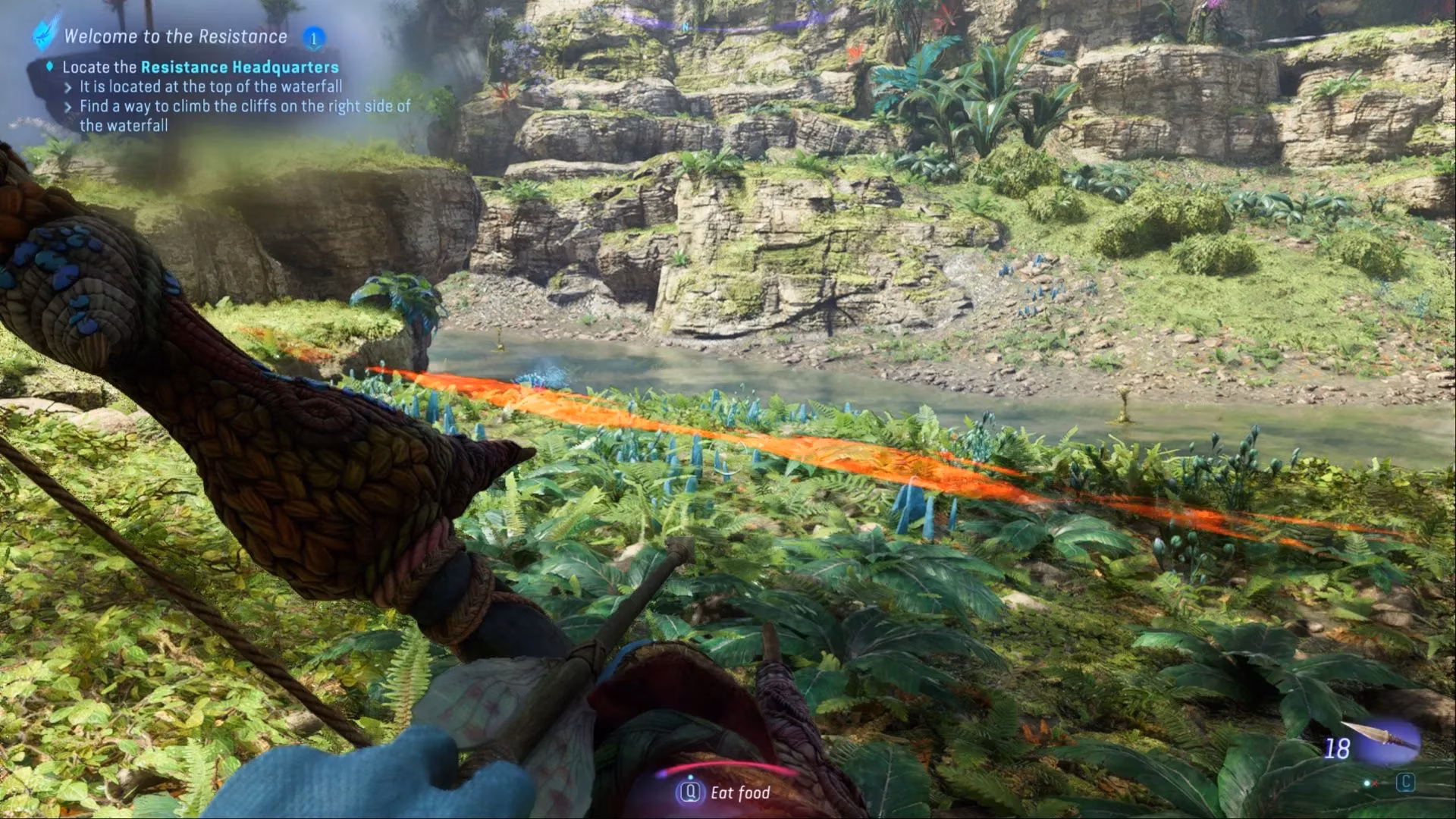Click the quest count badge showing 1
The image size is (1456, 819).
(x=313, y=37)
